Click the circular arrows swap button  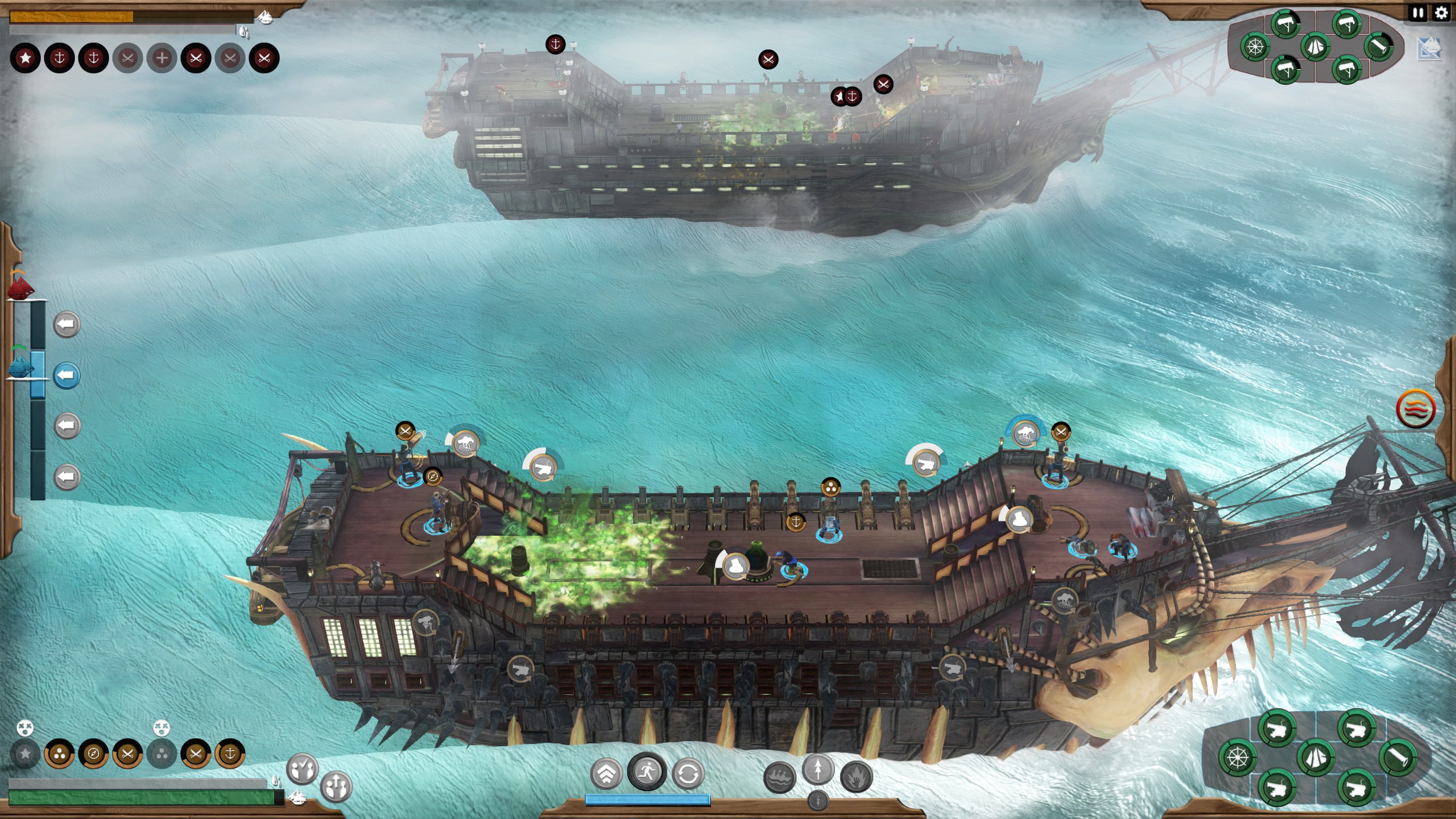688,773
